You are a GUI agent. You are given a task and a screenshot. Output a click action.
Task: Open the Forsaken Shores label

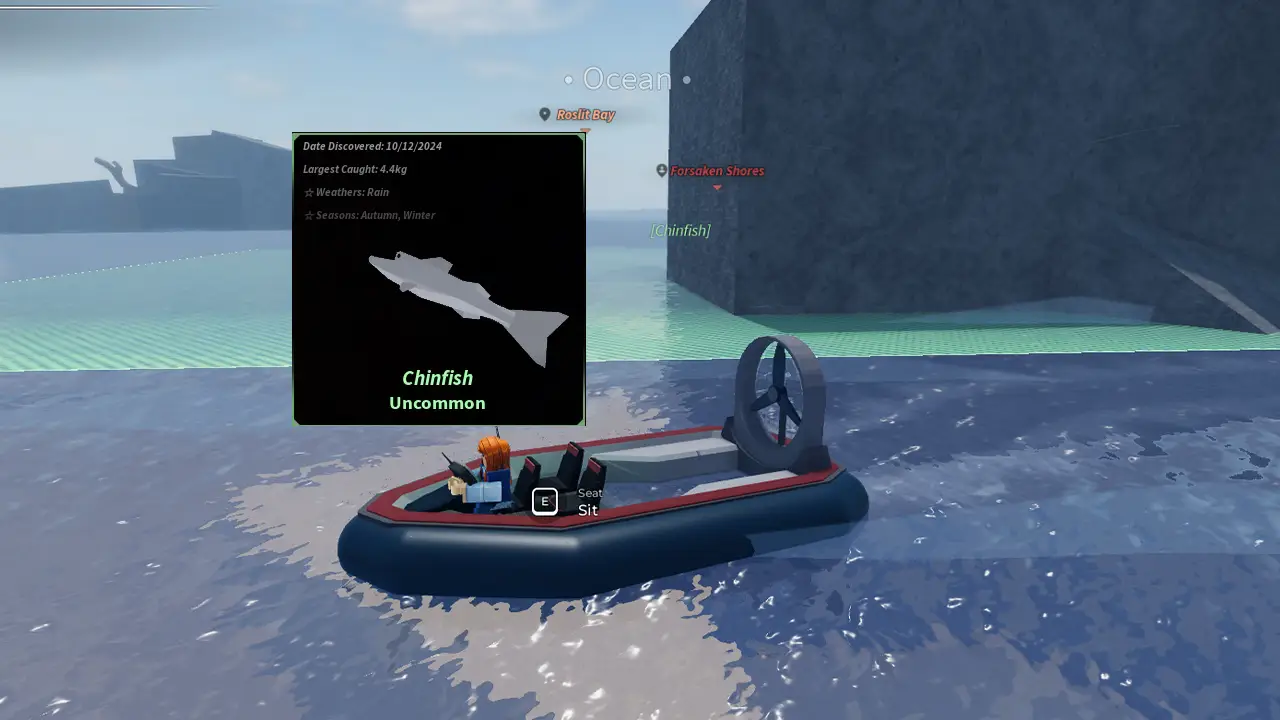click(x=716, y=170)
